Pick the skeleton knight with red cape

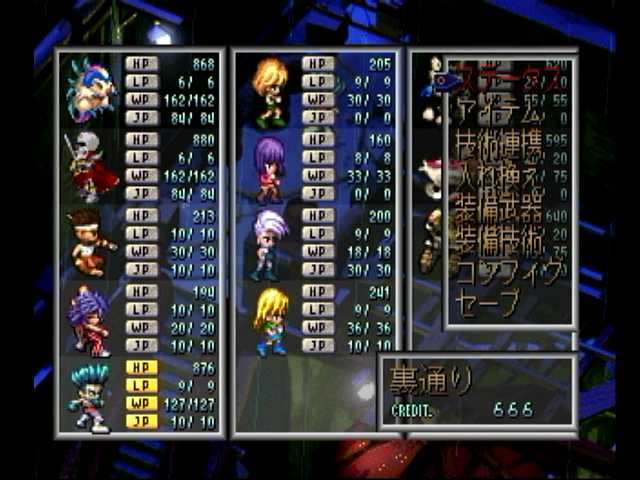pyautogui.click(x=90, y=166)
